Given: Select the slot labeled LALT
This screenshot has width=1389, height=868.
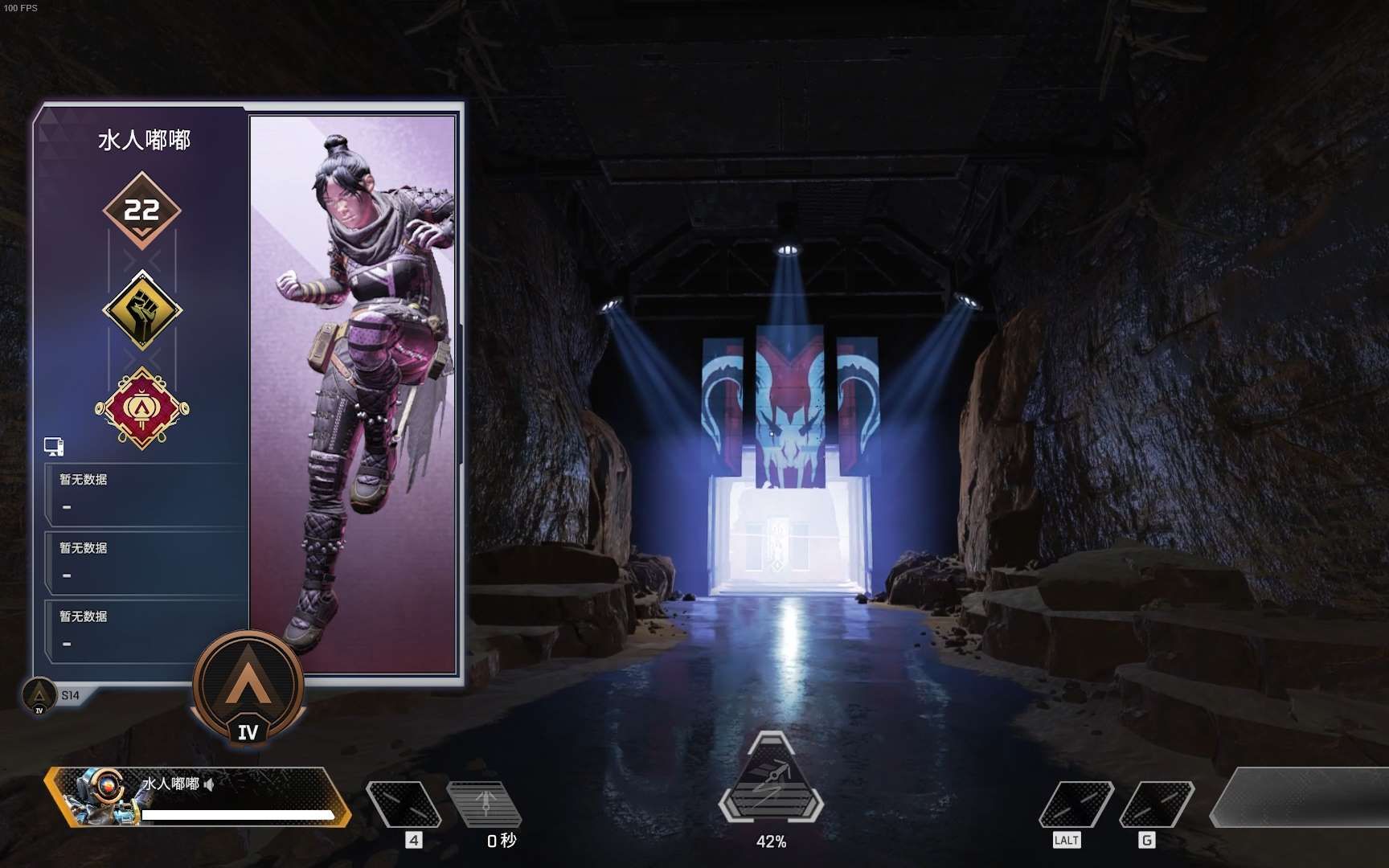Looking at the screenshot, I should 1076,804.
